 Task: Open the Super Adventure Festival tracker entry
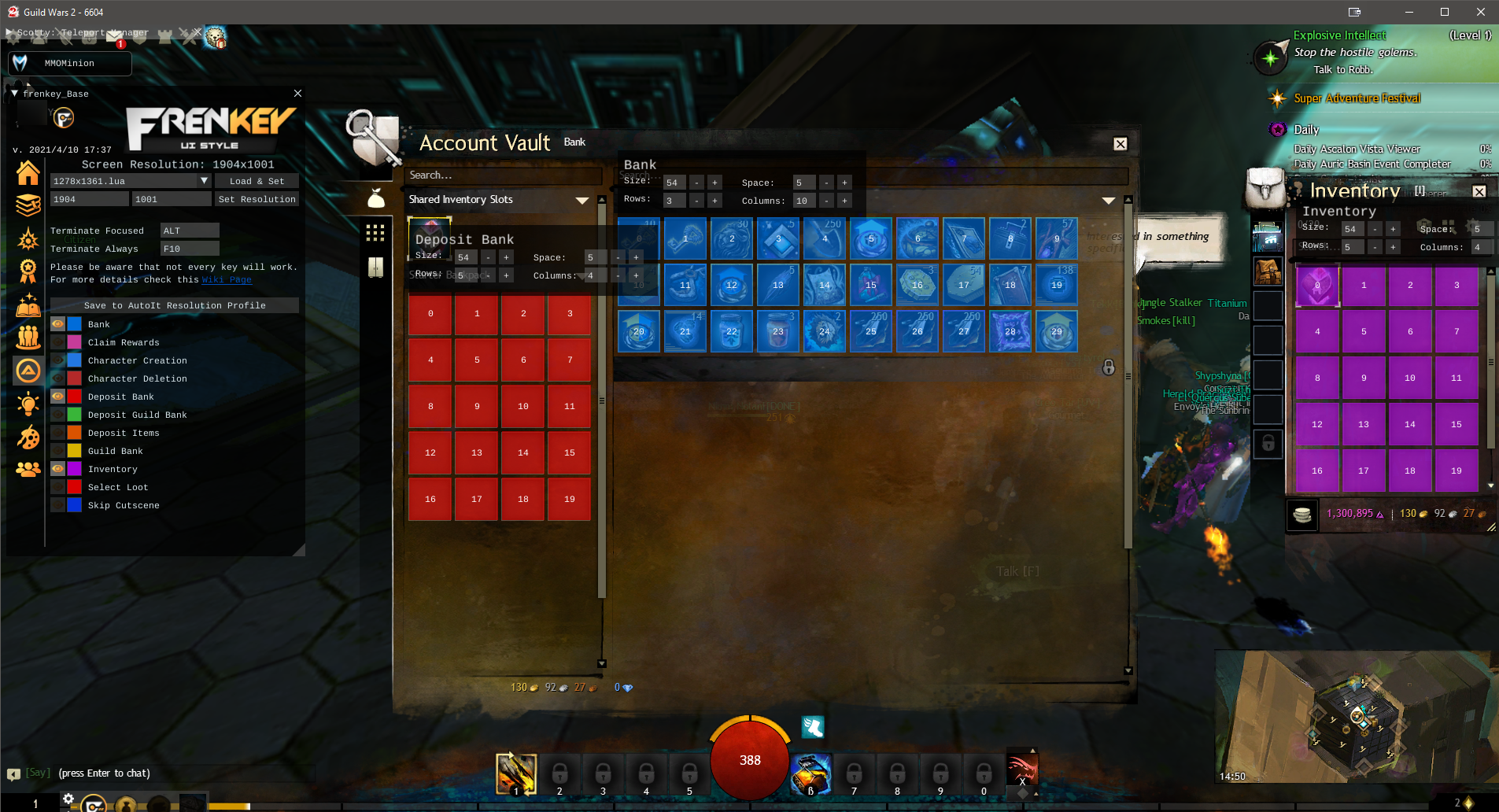(x=1357, y=98)
